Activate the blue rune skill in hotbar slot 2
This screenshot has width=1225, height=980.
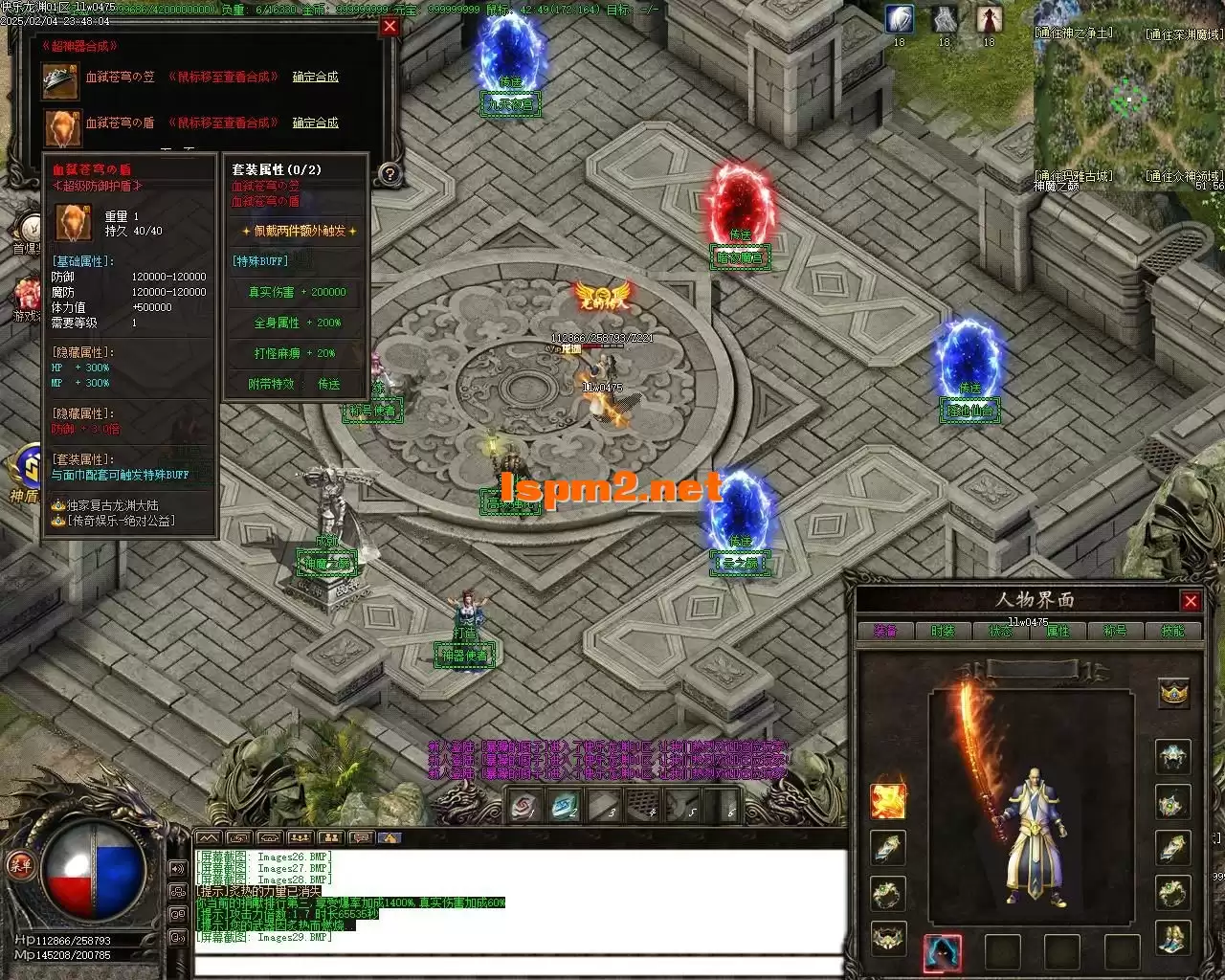566,807
